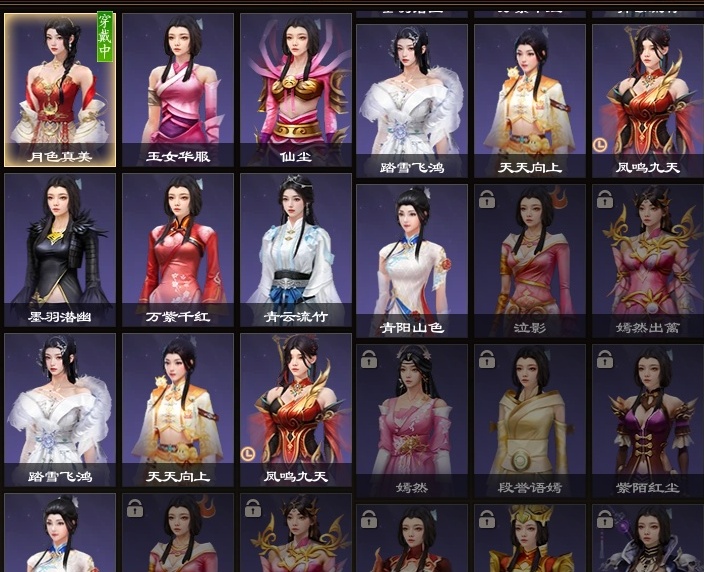Choose the red 万紫千红 dress

(178, 250)
